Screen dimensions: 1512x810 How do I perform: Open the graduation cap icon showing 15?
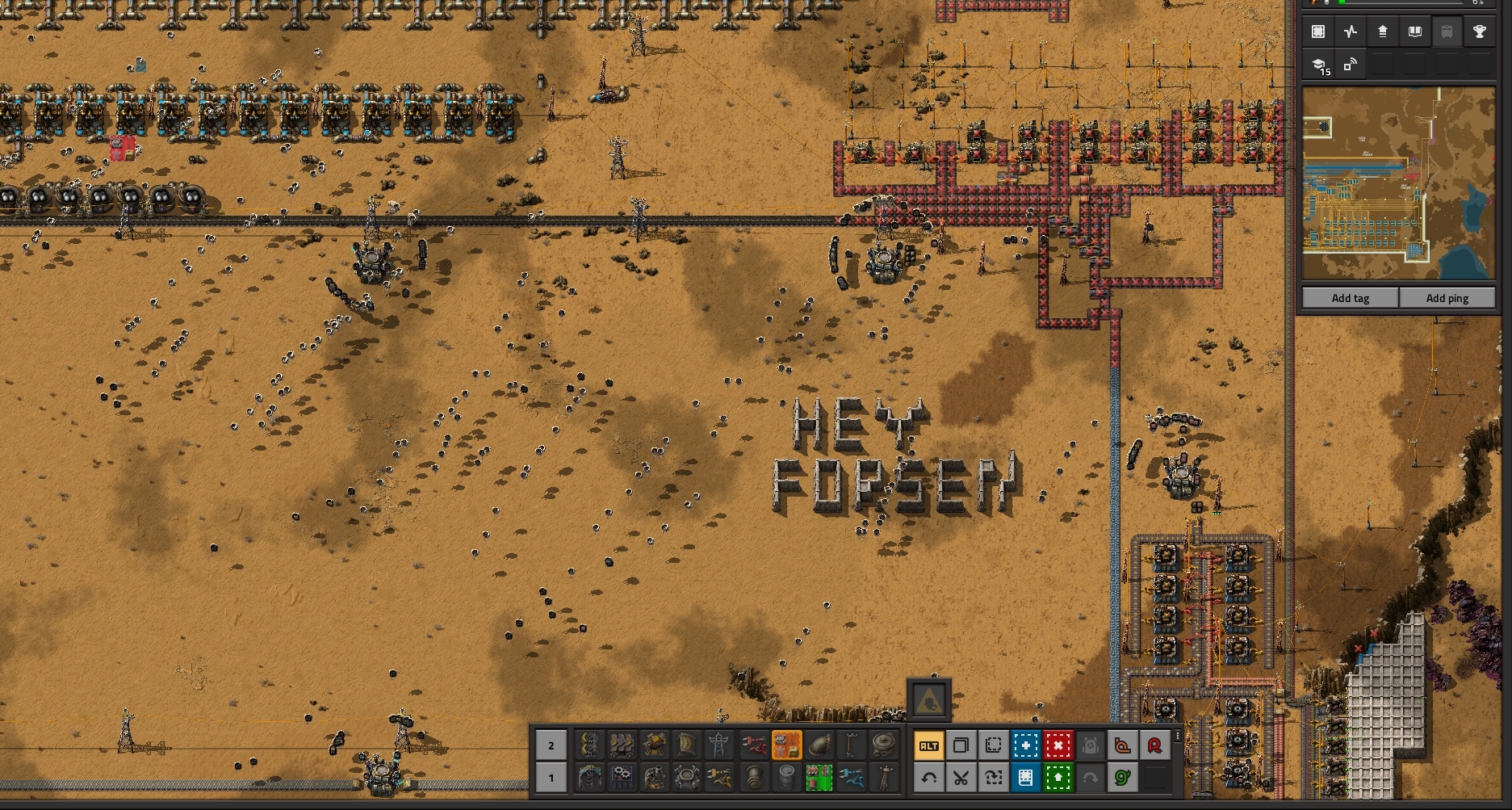tap(1319, 66)
